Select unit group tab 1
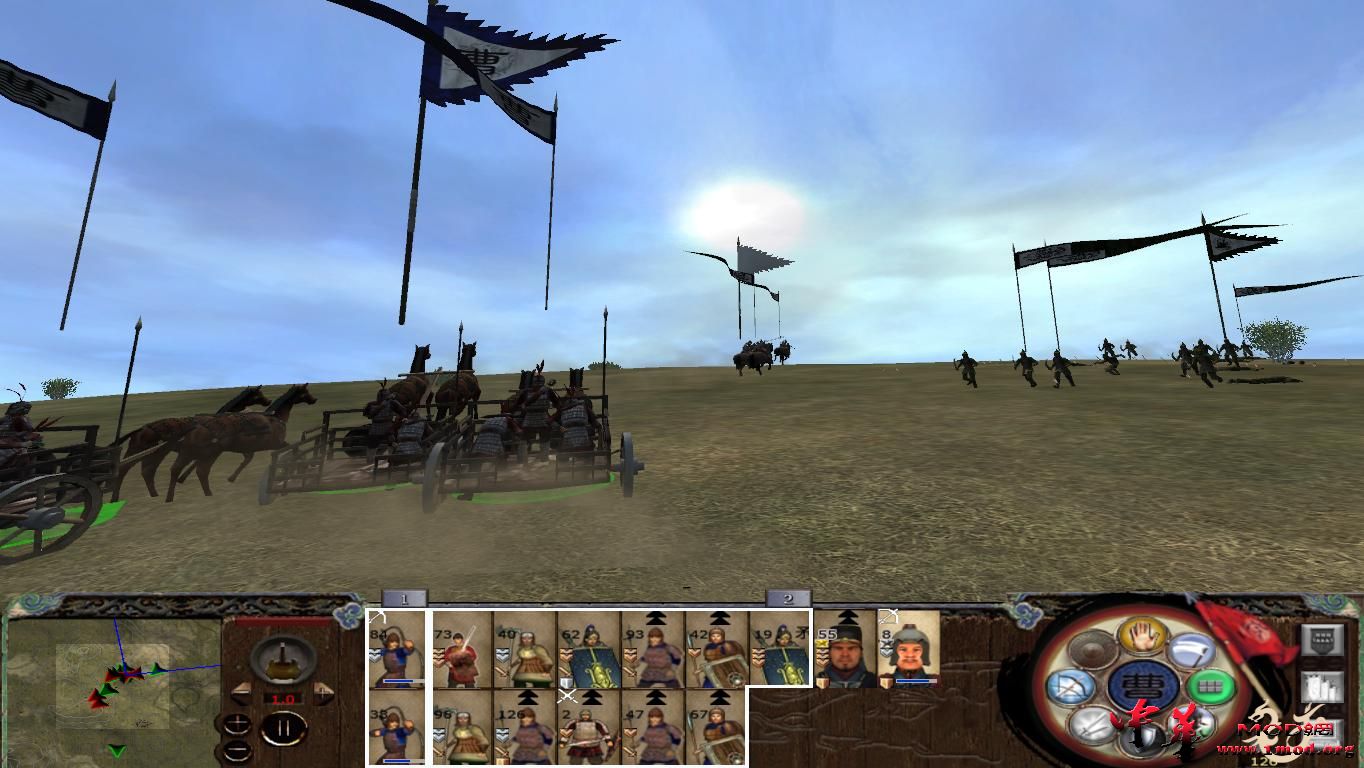This screenshot has width=1364, height=768. pyautogui.click(x=403, y=596)
